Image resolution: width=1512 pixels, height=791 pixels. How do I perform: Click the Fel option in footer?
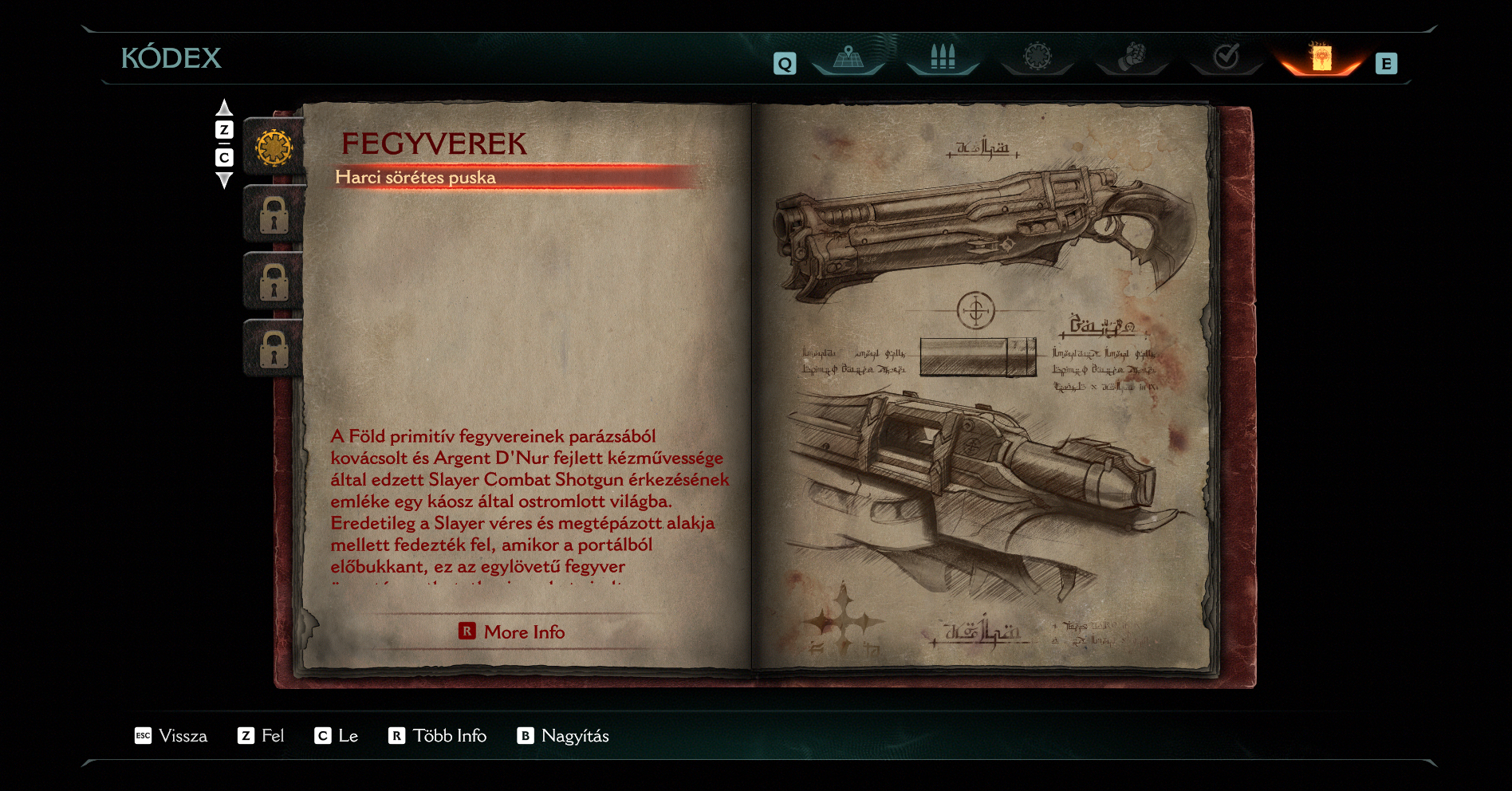(261, 736)
